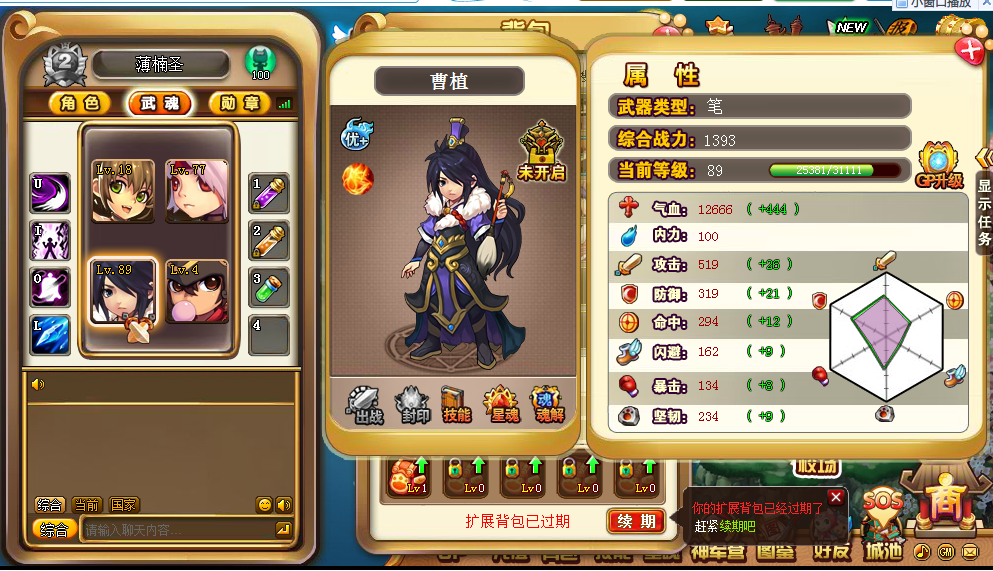Choose the Lv.77 pink-haired soul portrait

tap(197, 191)
